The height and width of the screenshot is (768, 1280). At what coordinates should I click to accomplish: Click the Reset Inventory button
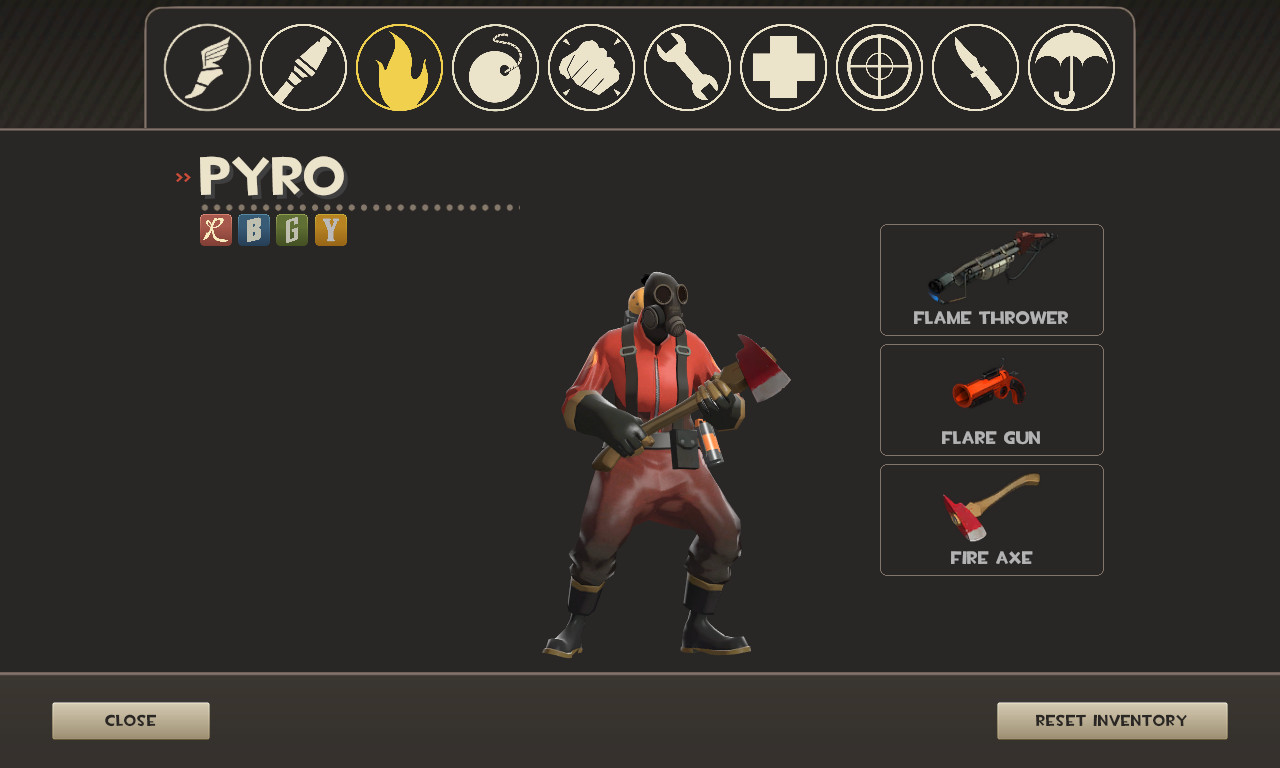click(1112, 720)
